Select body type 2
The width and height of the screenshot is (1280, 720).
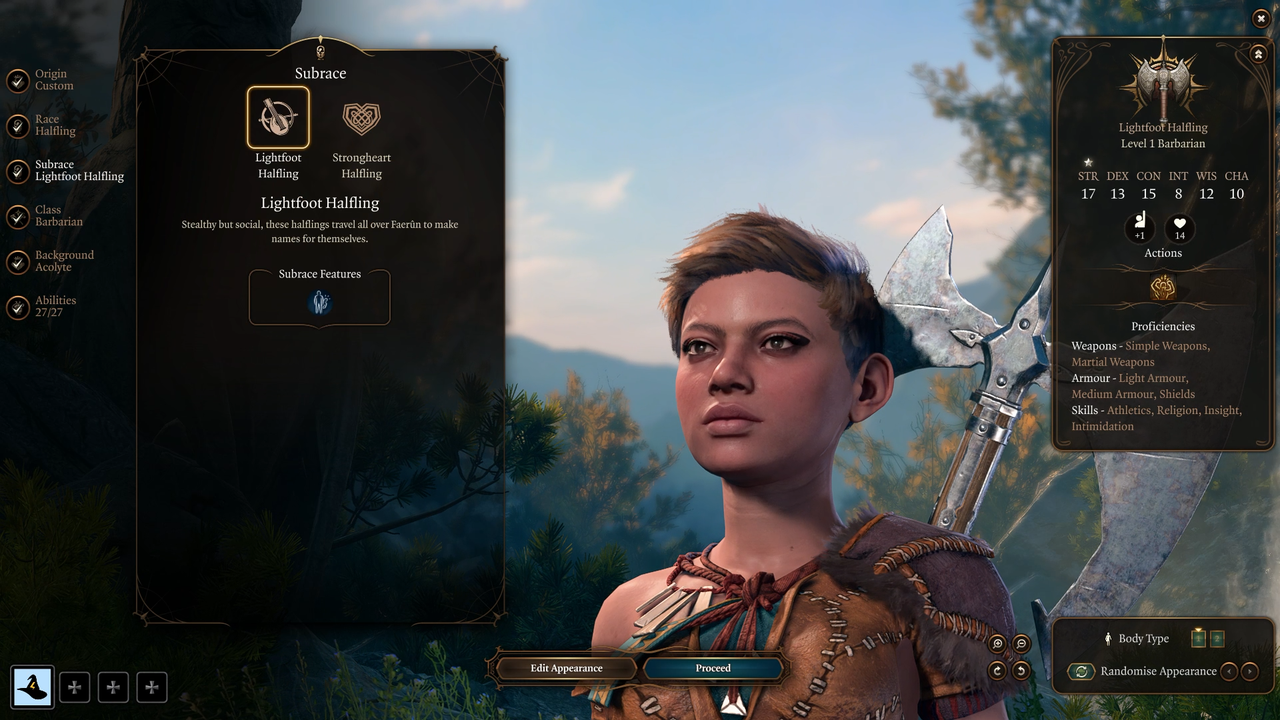[x=1217, y=639]
